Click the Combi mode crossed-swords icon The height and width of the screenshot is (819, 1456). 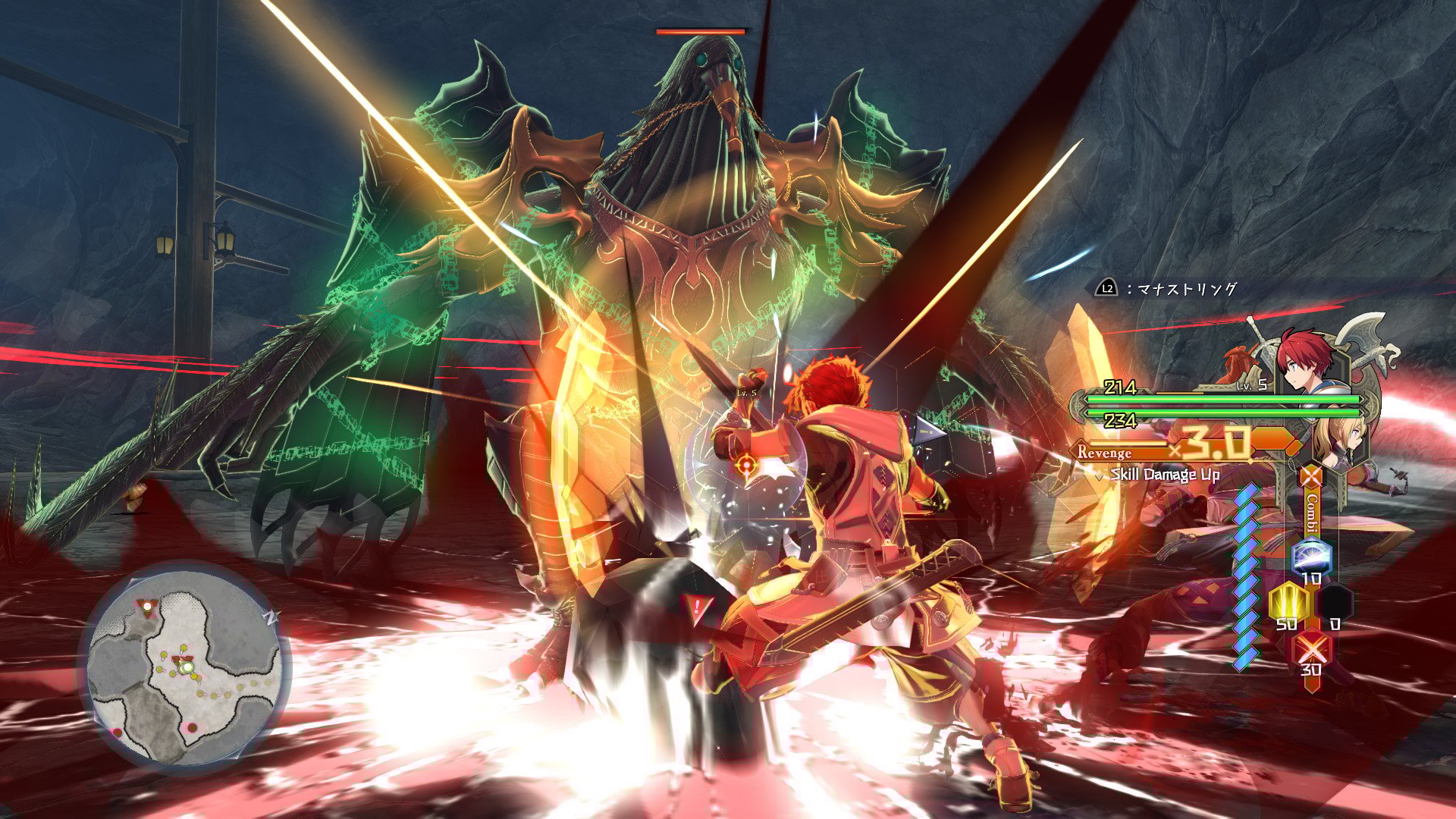tap(1311, 478)
